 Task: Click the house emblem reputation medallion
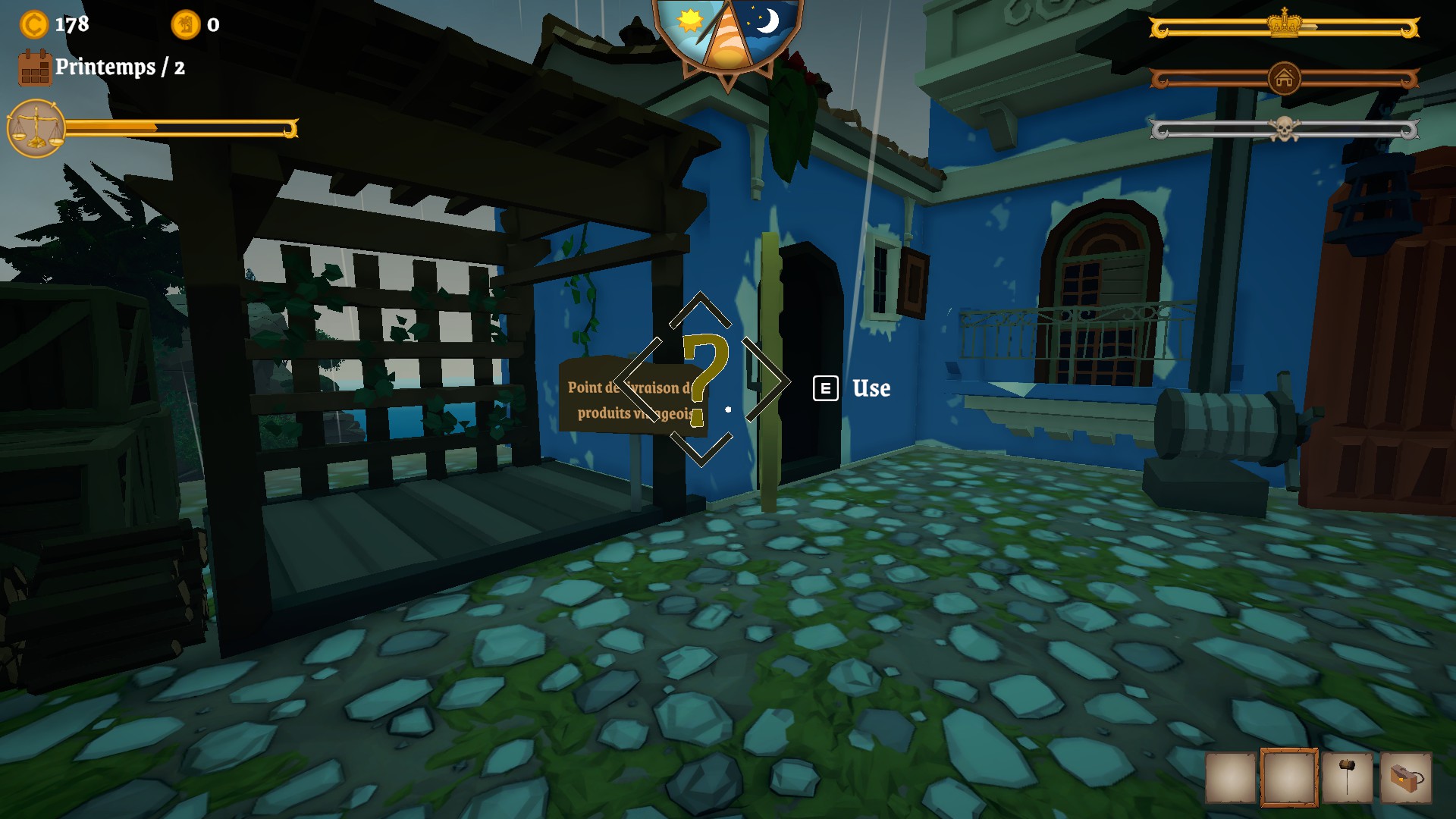click(x=1284, y=79)
